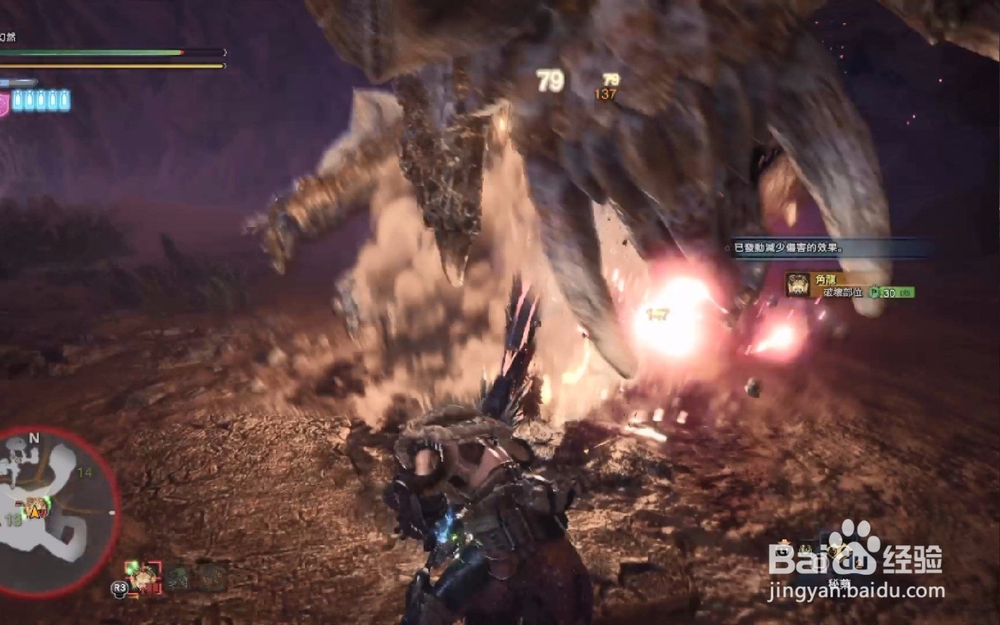Open the jingyan.baidu.com watermark link
1000x625 pixels.
pyautogui.click(x=856, y=592)
